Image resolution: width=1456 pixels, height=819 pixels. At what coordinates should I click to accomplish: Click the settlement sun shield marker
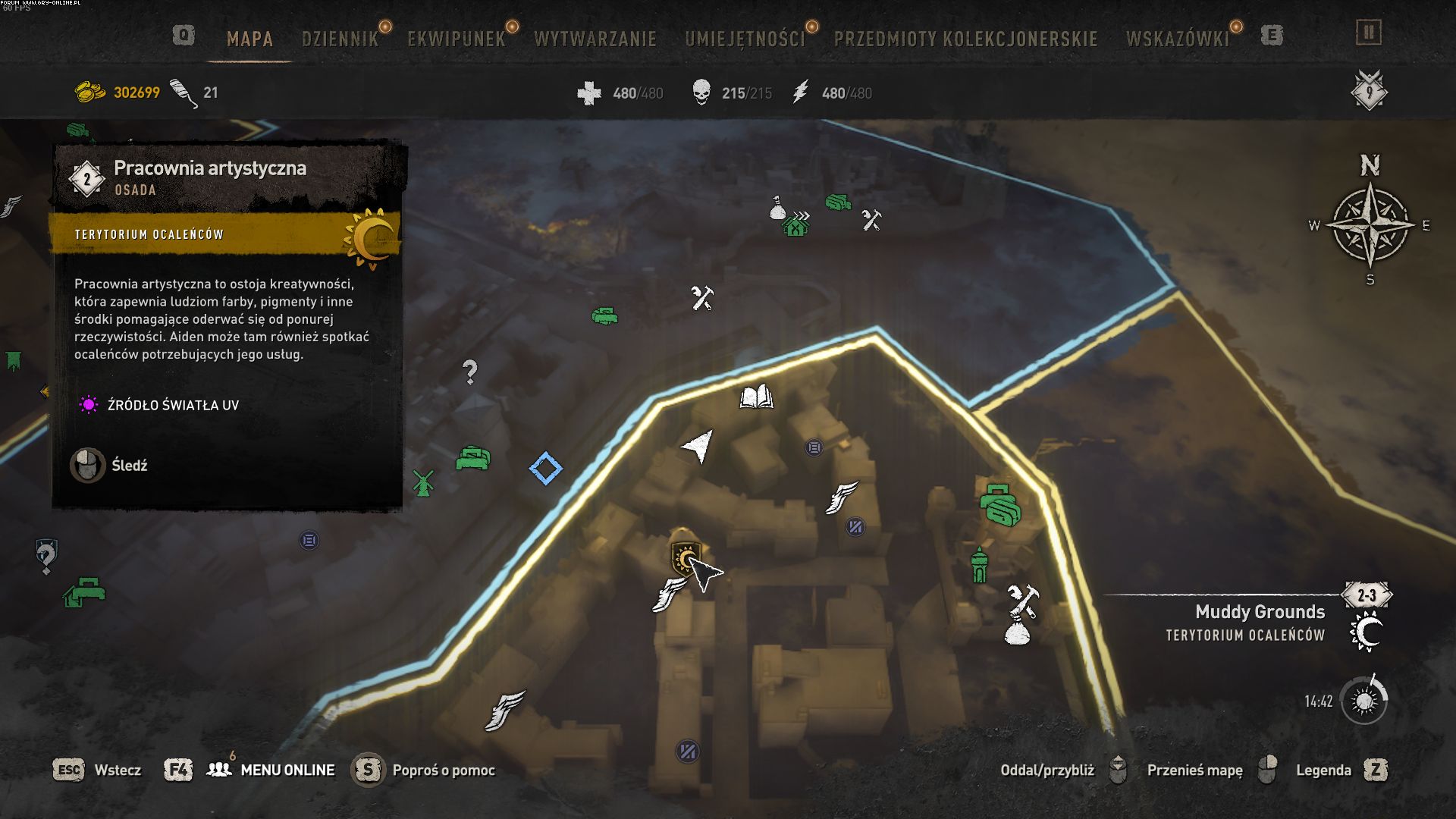tap(684, 558)
